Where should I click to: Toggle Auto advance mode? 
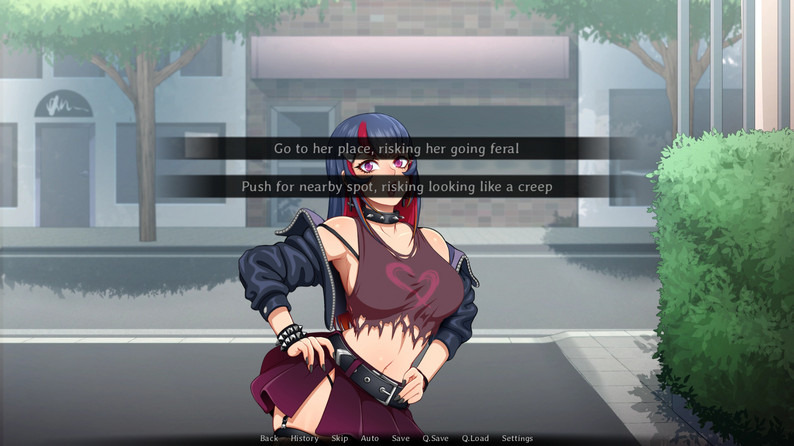(369, 438)
